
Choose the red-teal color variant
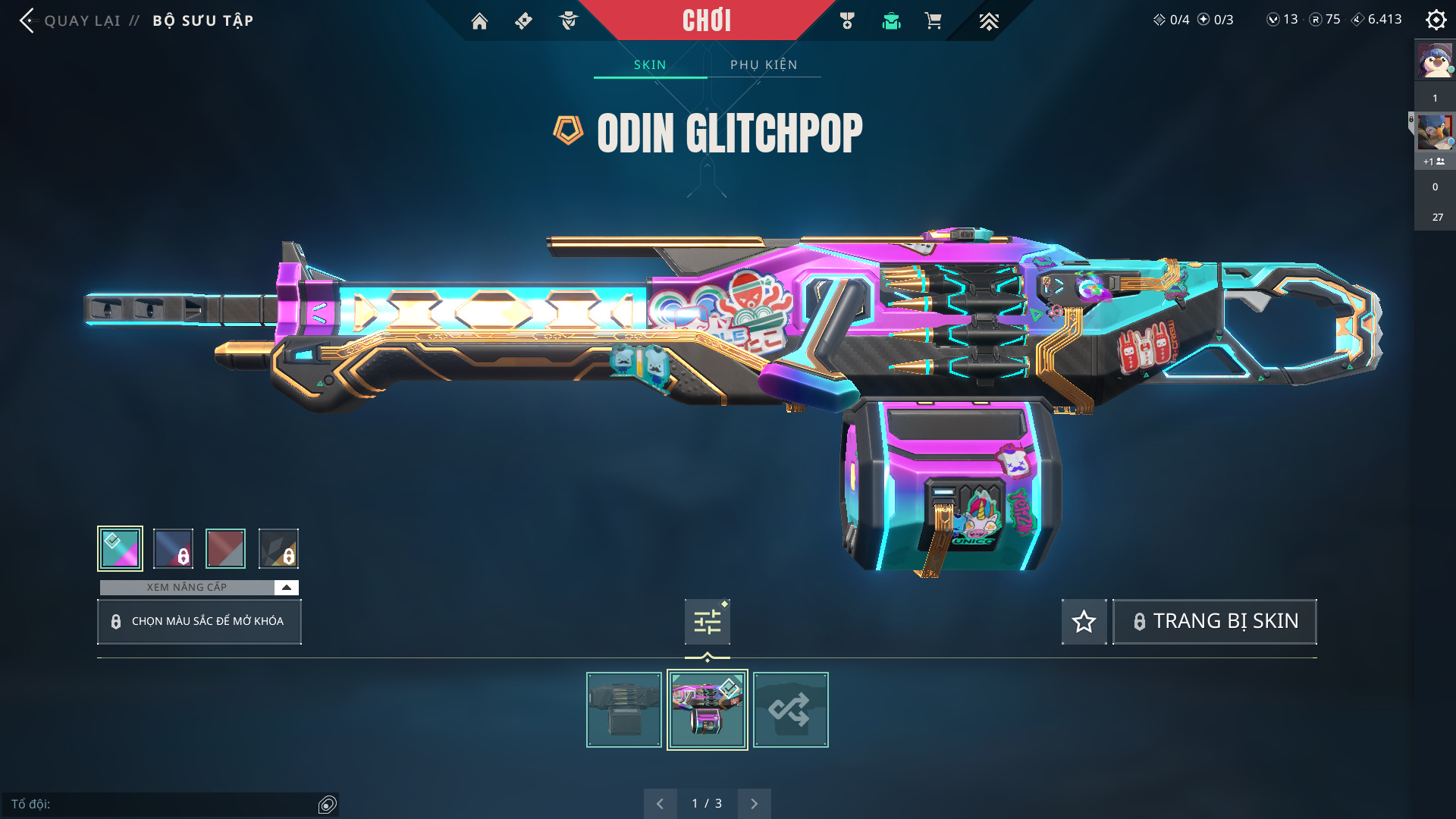click(x=225, y=548)
